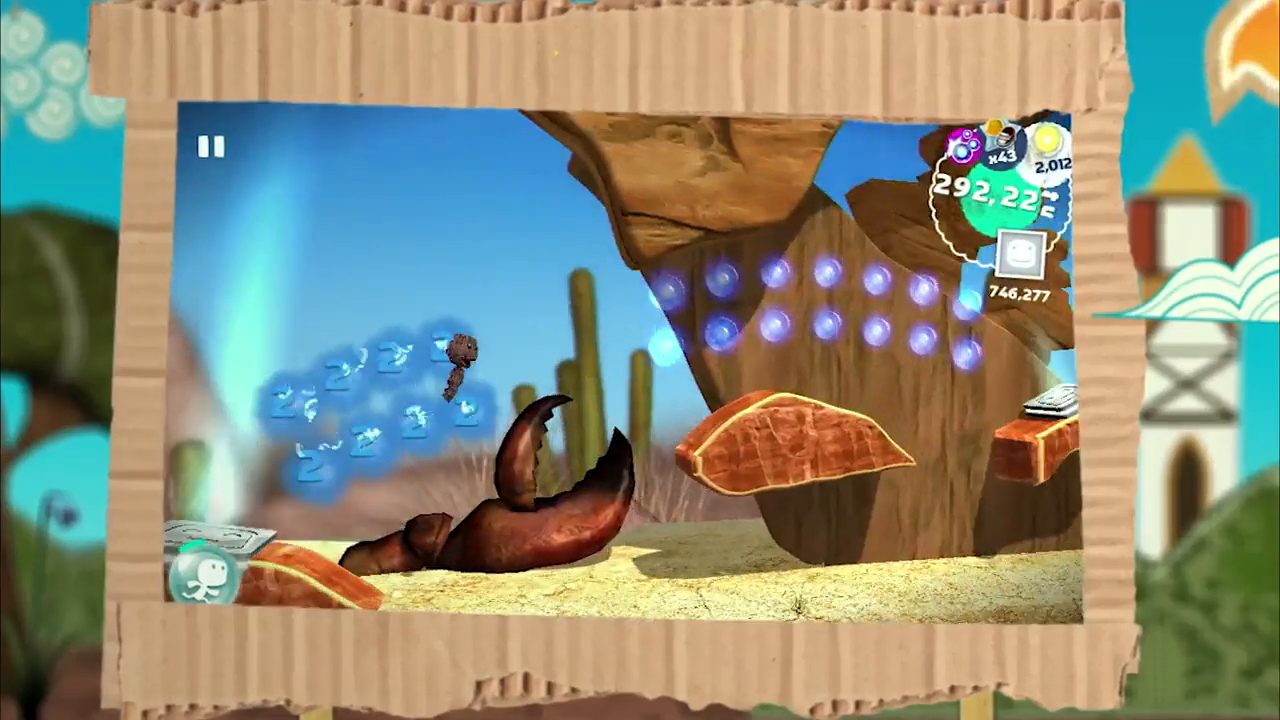Tap the 2,012 coin total label
The image size is (1280, 720).
click(1052, 165)
